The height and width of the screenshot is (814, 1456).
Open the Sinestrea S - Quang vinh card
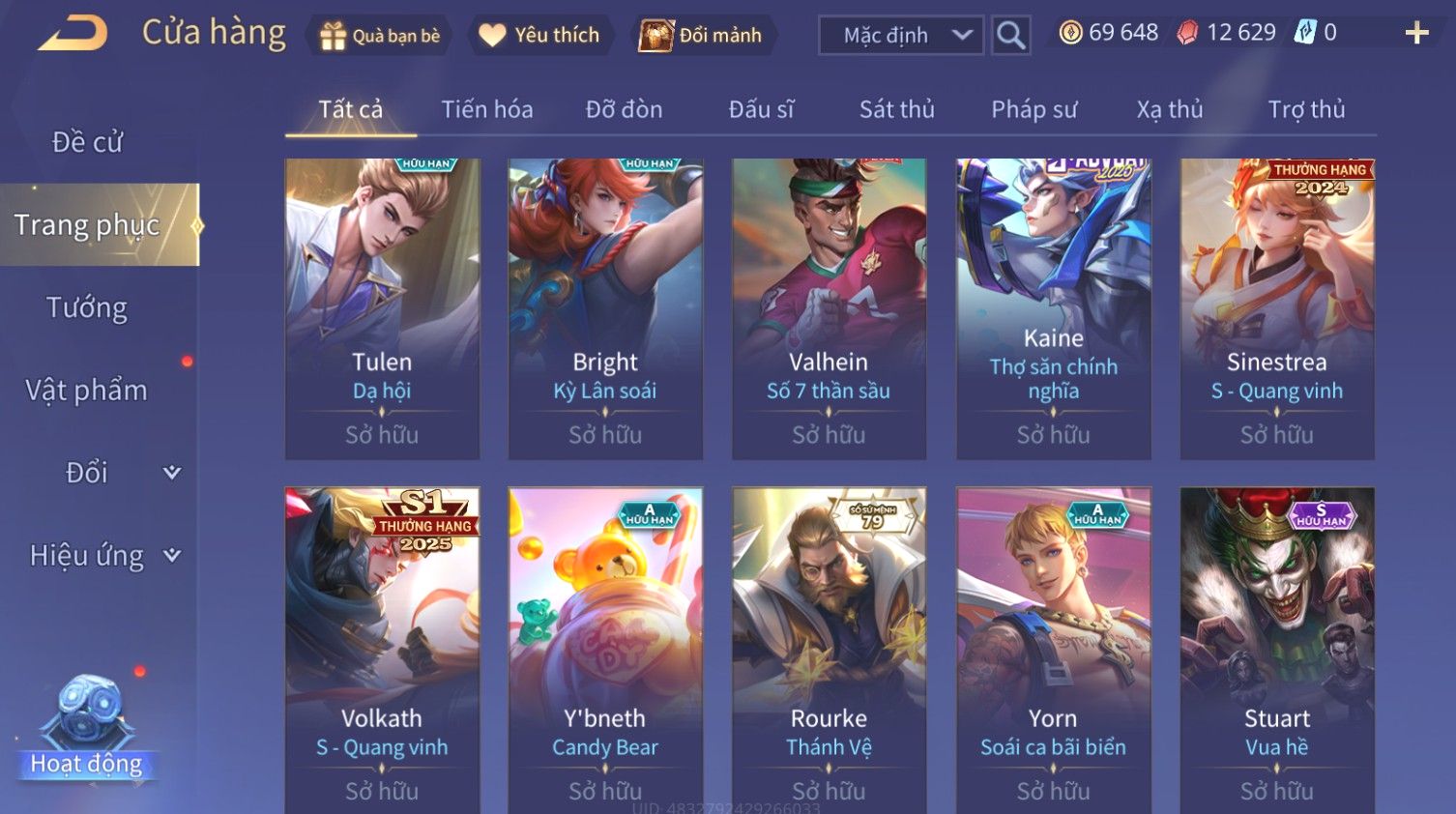pyautogui.click(x=1276, y=308)
